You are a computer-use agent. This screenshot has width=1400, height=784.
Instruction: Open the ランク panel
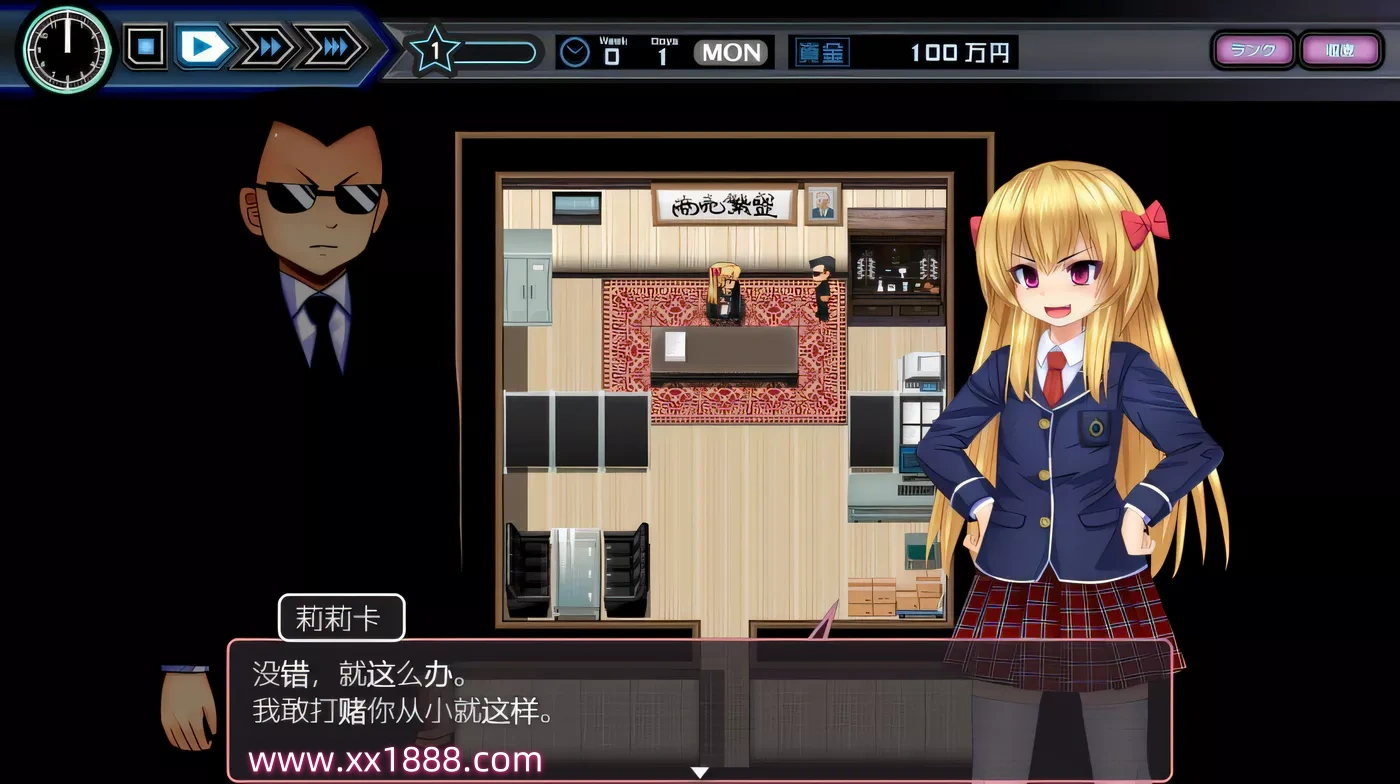[x=1253, y=48]
